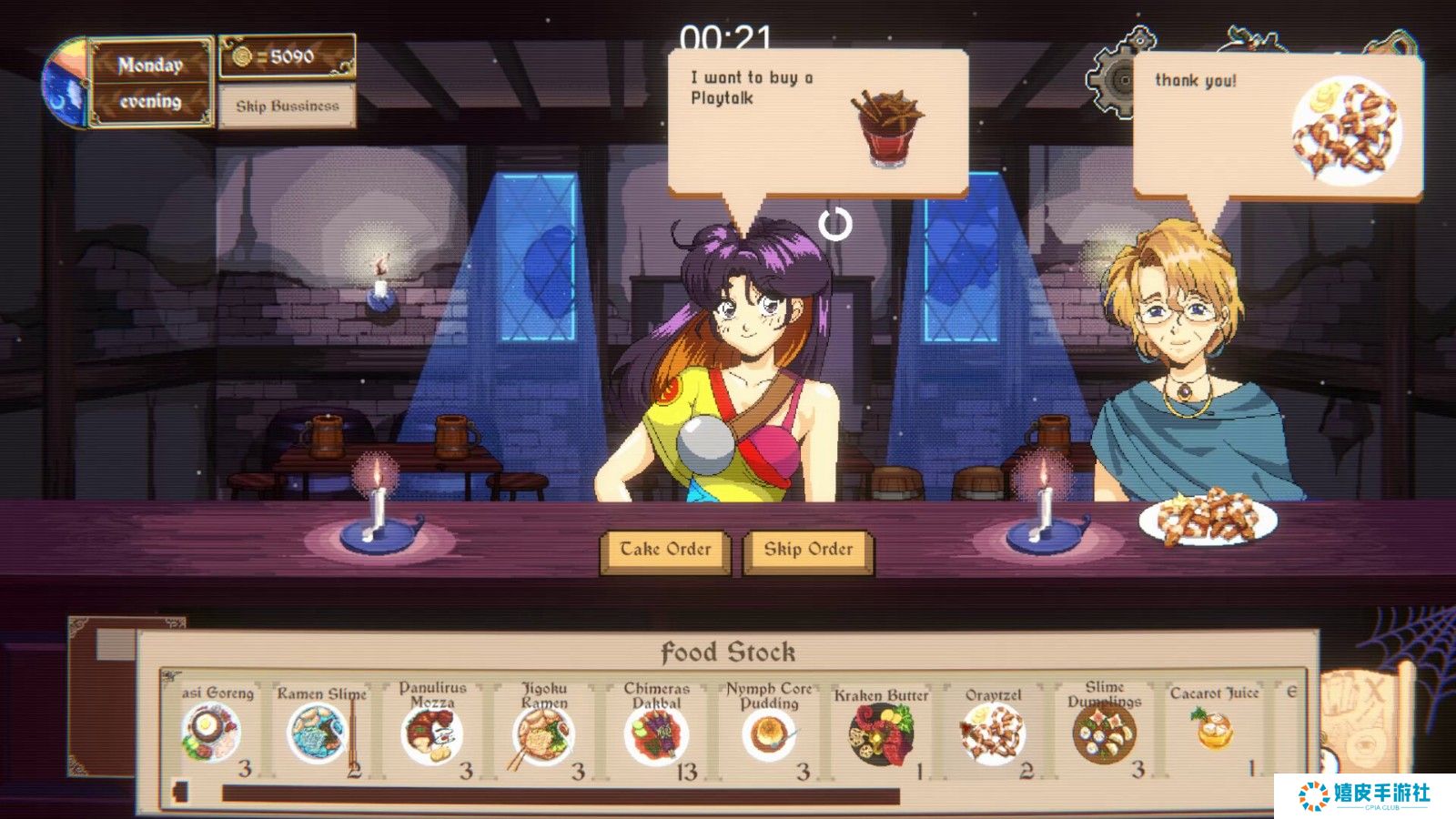Pick the Kraken Butter dish
This screenshot has width=1456, height=819.
[880, 734]
